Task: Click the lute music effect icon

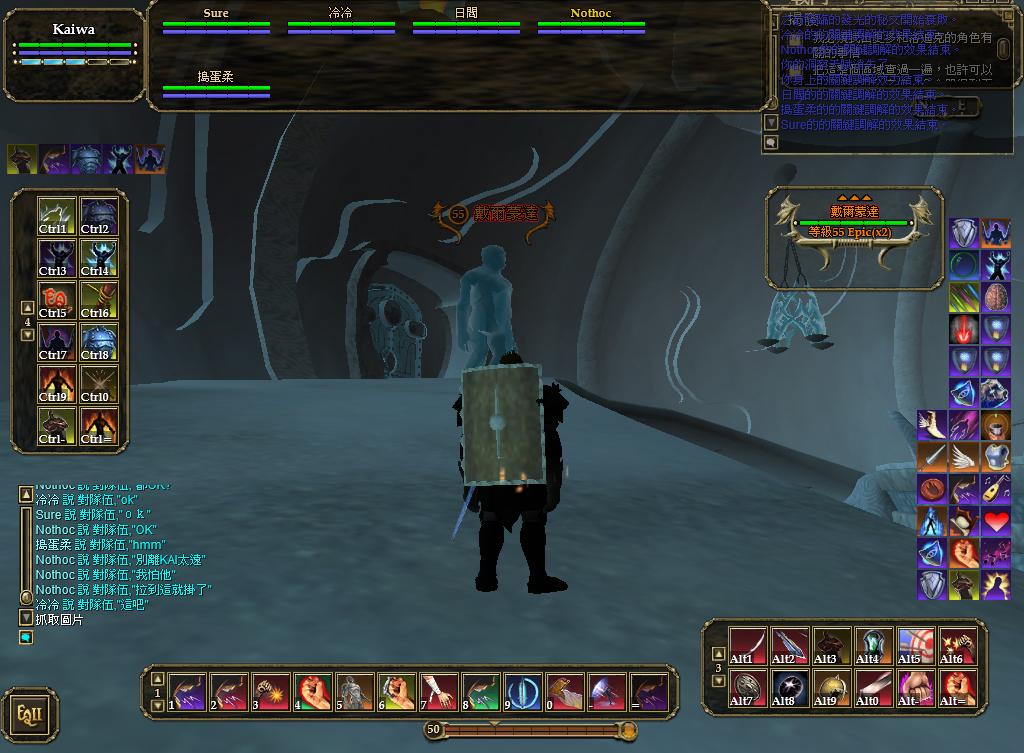Action: tap(995, 490)
